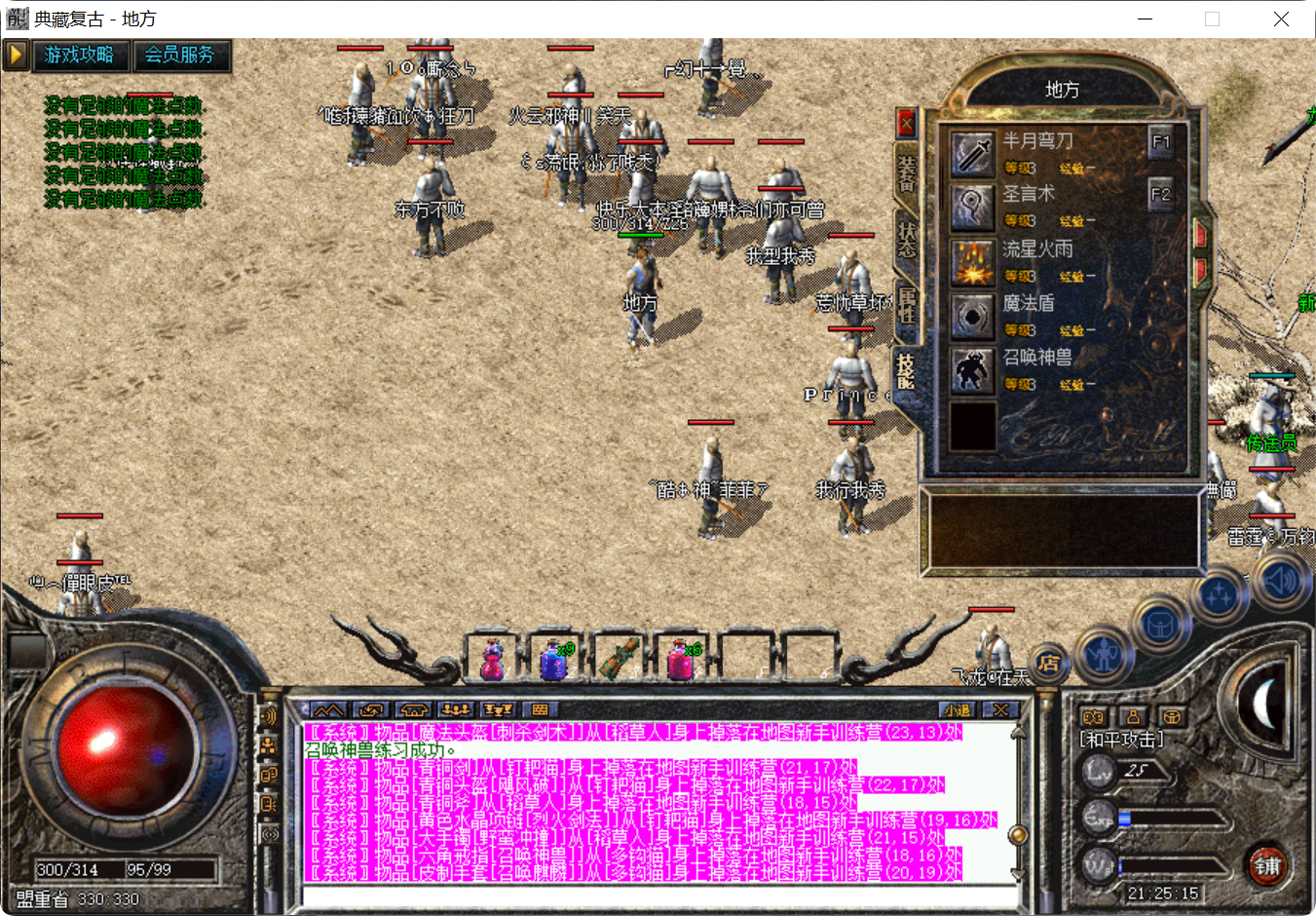The height and width of the screenshot is (916, 1316).
Task: Switch to the 属性 side tab
Action: (905, 302)
